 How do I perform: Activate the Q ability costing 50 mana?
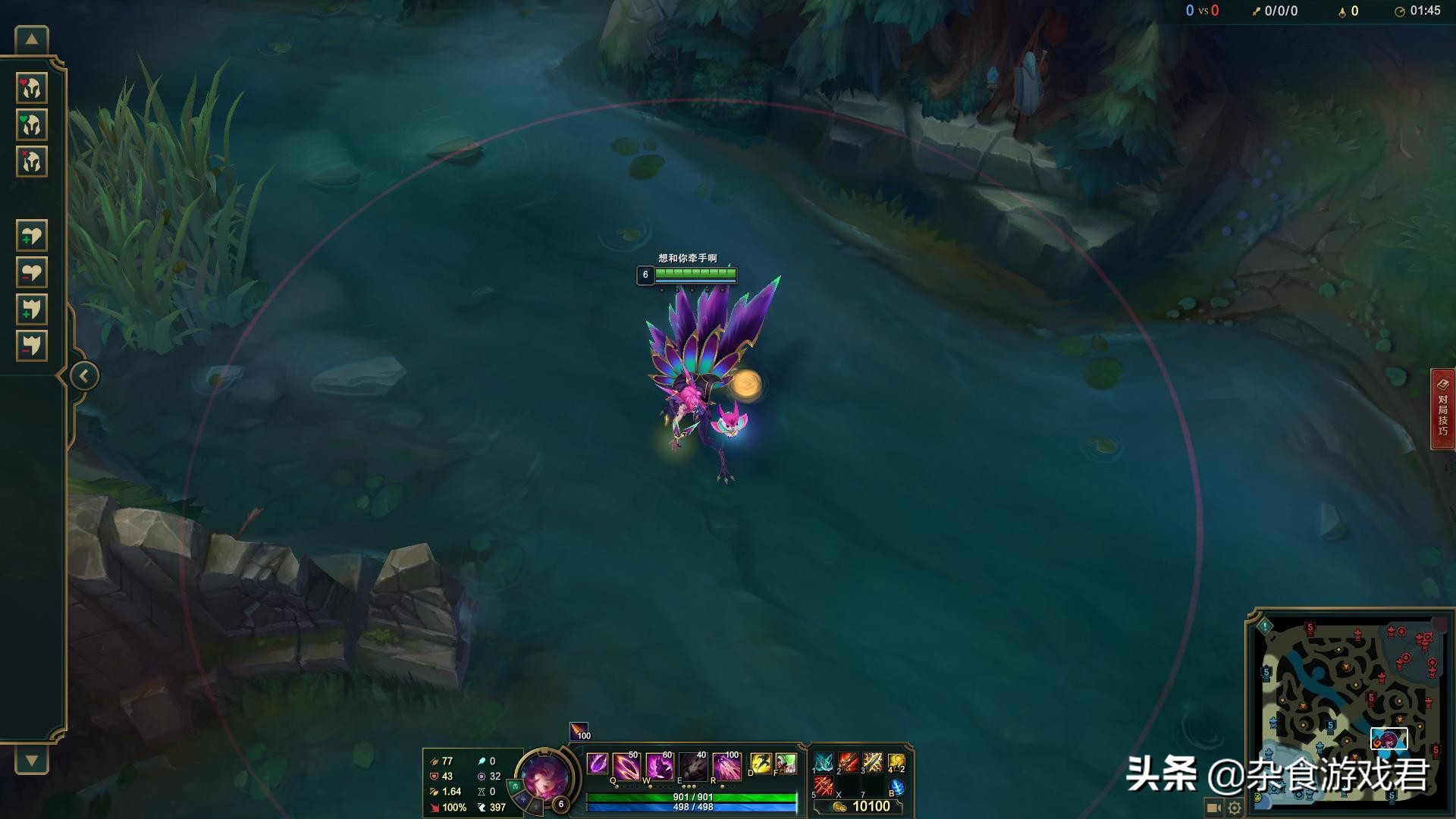tap(626, 766)
